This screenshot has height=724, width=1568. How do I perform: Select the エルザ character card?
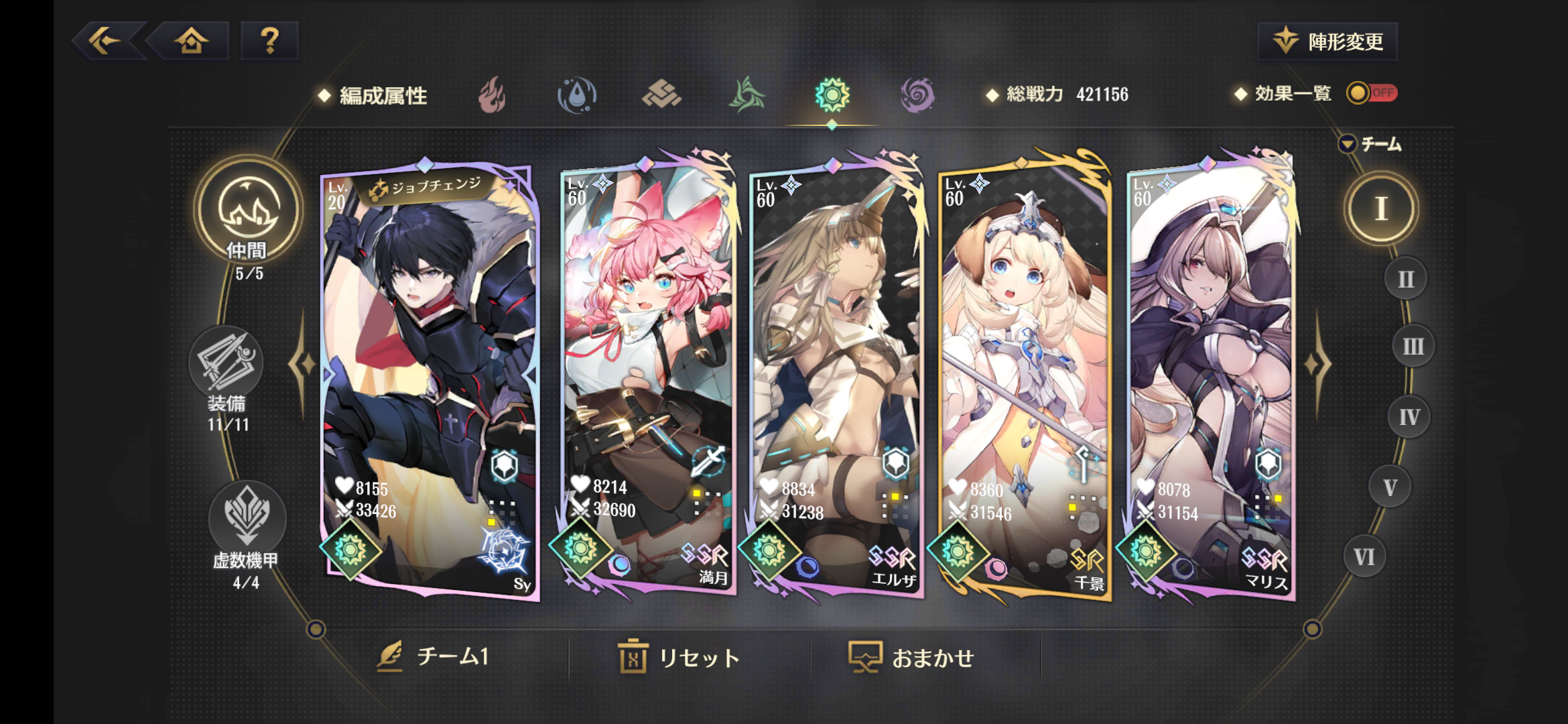[x=836, y=375]
